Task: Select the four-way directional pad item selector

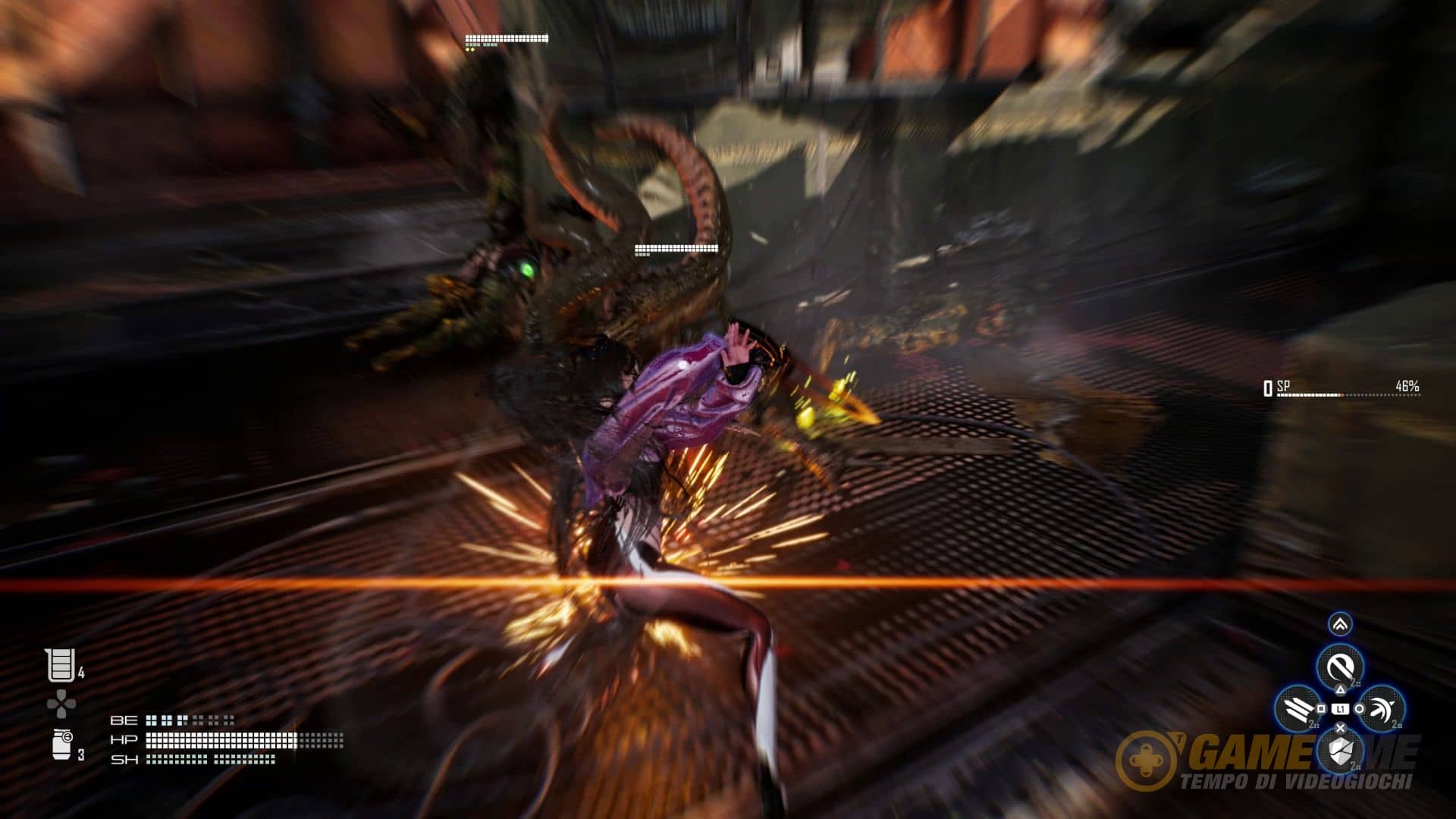Action: point(61,704)
